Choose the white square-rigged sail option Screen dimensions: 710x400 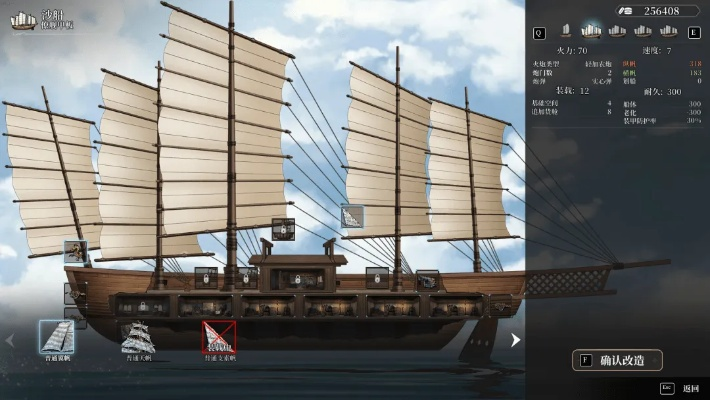click(138, 337)
